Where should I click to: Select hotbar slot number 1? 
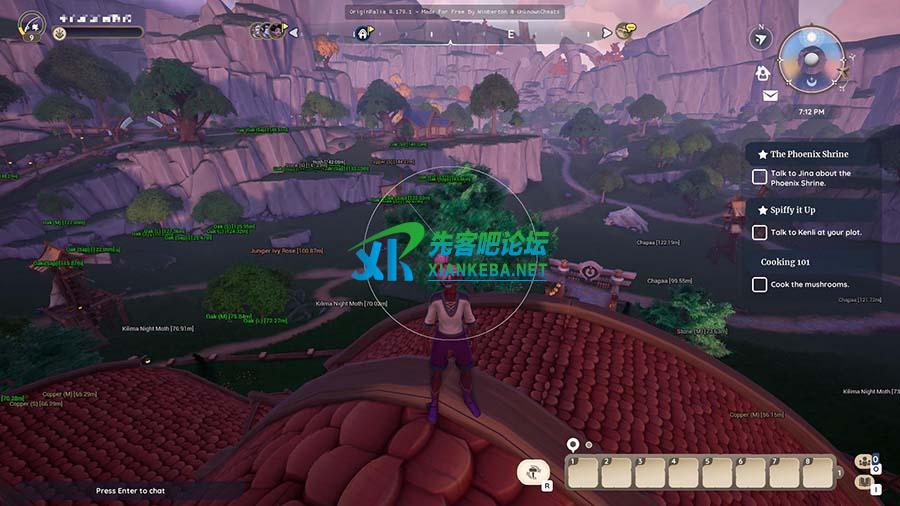coord(582,472)
